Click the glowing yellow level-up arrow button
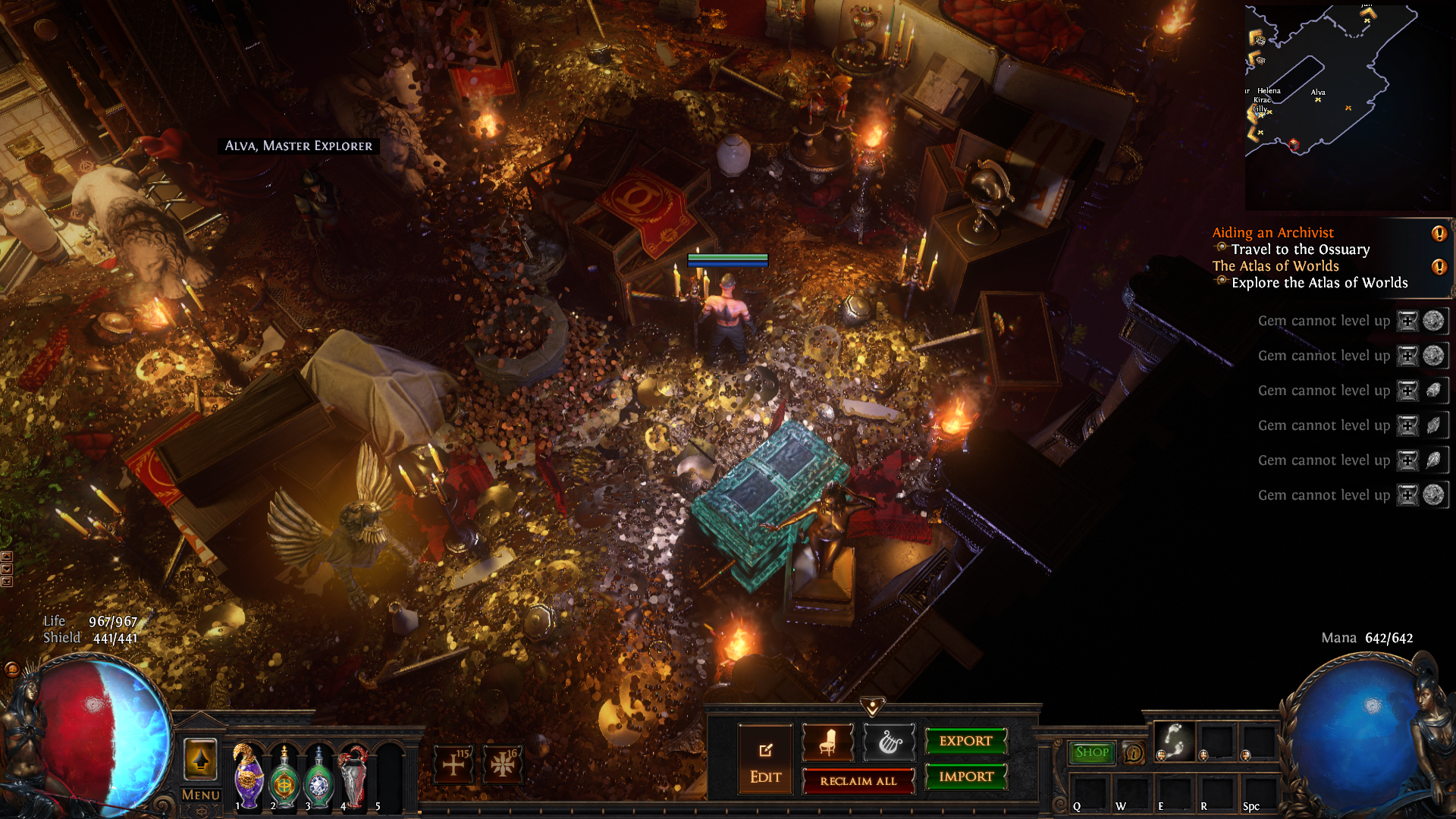 (200, 759)
